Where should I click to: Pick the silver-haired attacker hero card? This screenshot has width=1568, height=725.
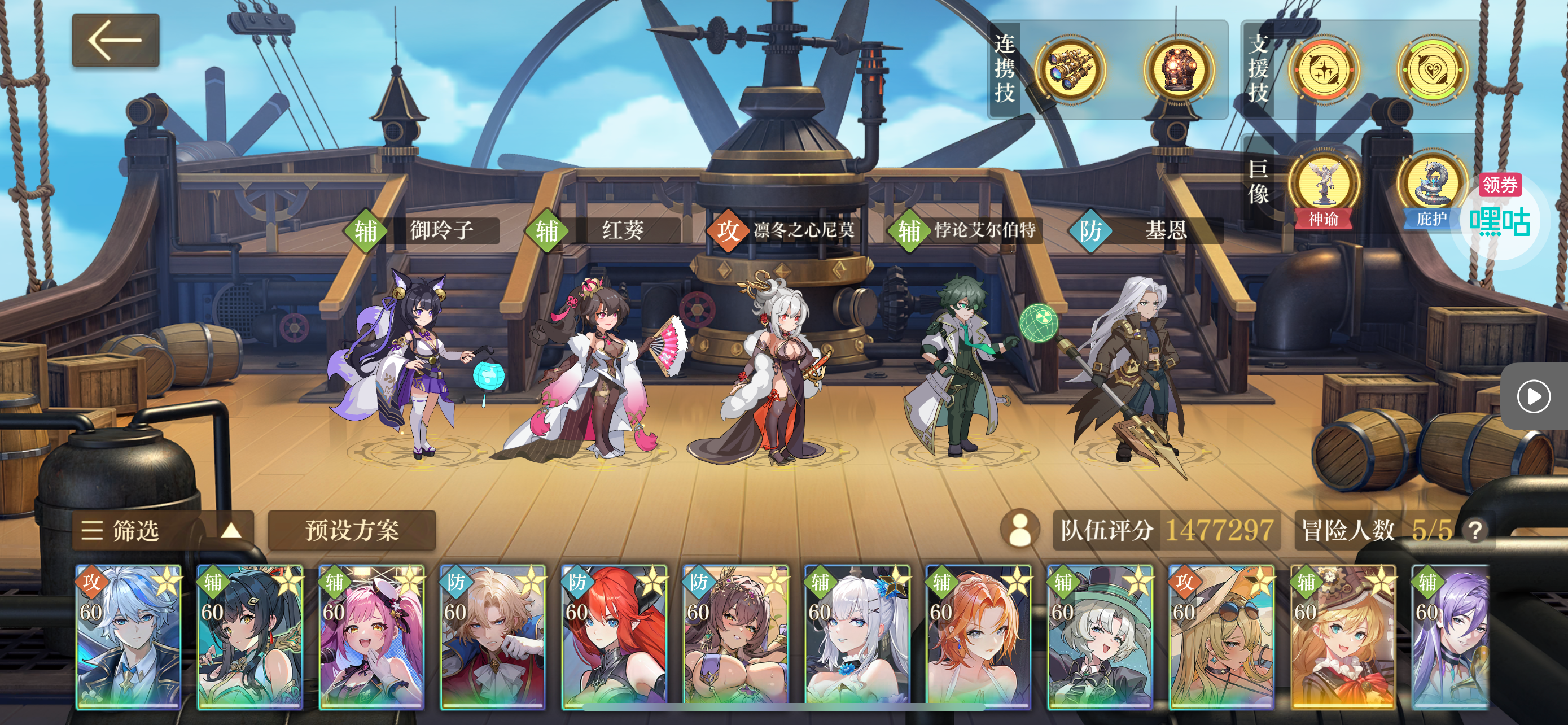(x=129, y=637)
